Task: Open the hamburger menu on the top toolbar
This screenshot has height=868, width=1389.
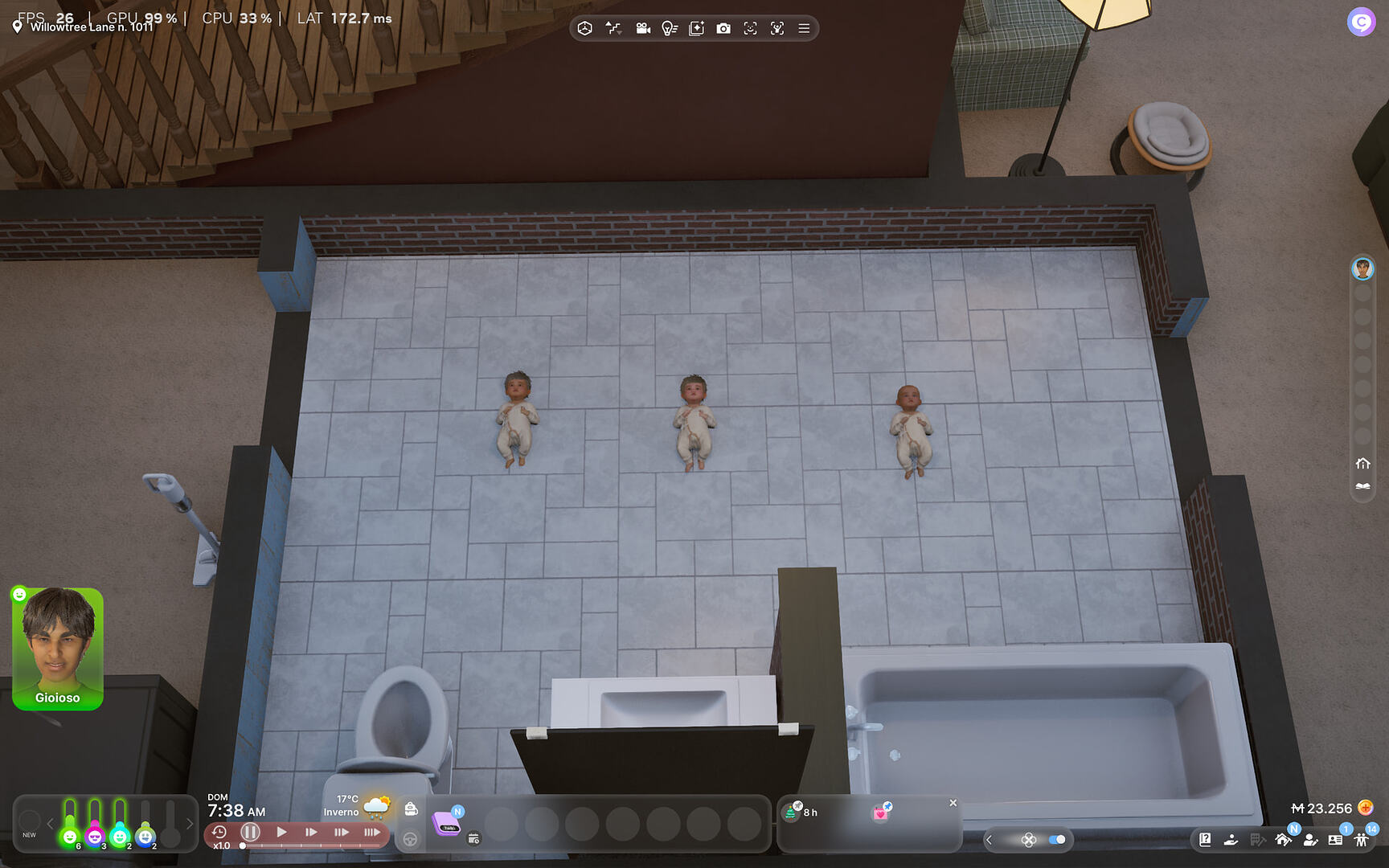Action: [x=803, y=28]
